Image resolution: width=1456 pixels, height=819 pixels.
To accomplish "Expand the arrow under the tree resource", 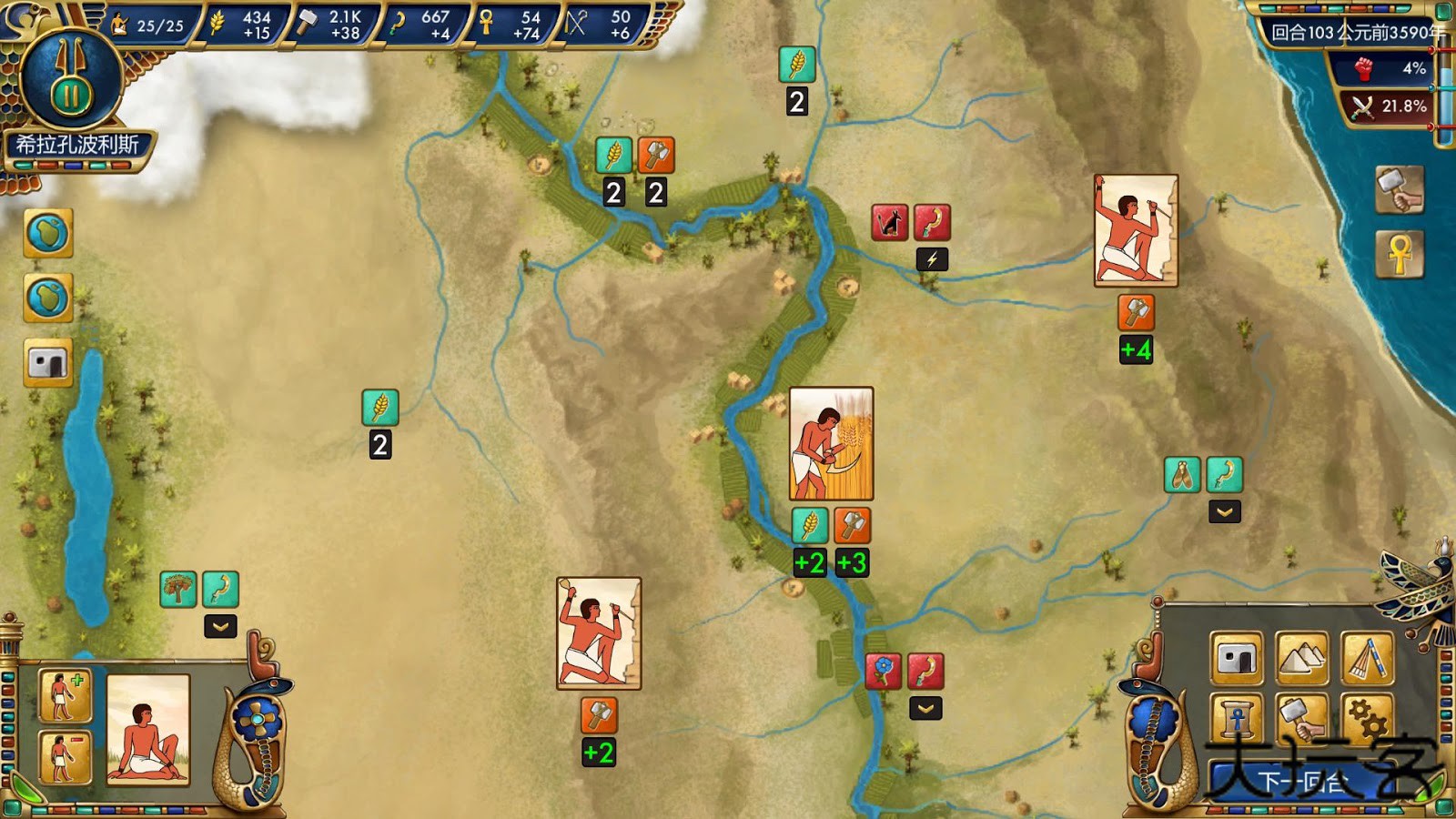I will (x=220, y=626).
